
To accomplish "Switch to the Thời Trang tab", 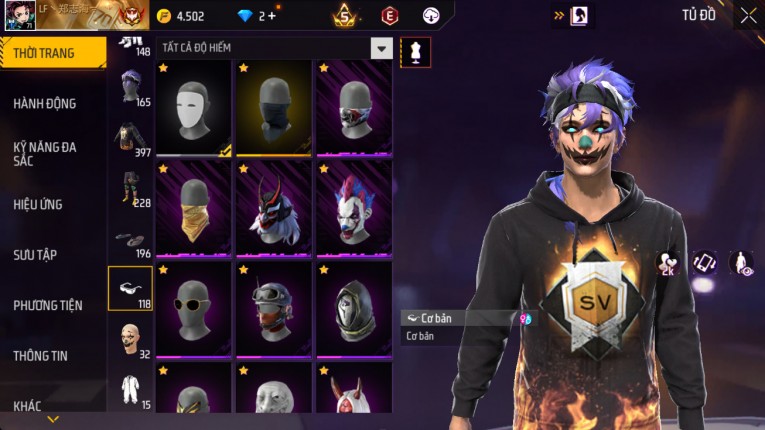I will point(52,53).
